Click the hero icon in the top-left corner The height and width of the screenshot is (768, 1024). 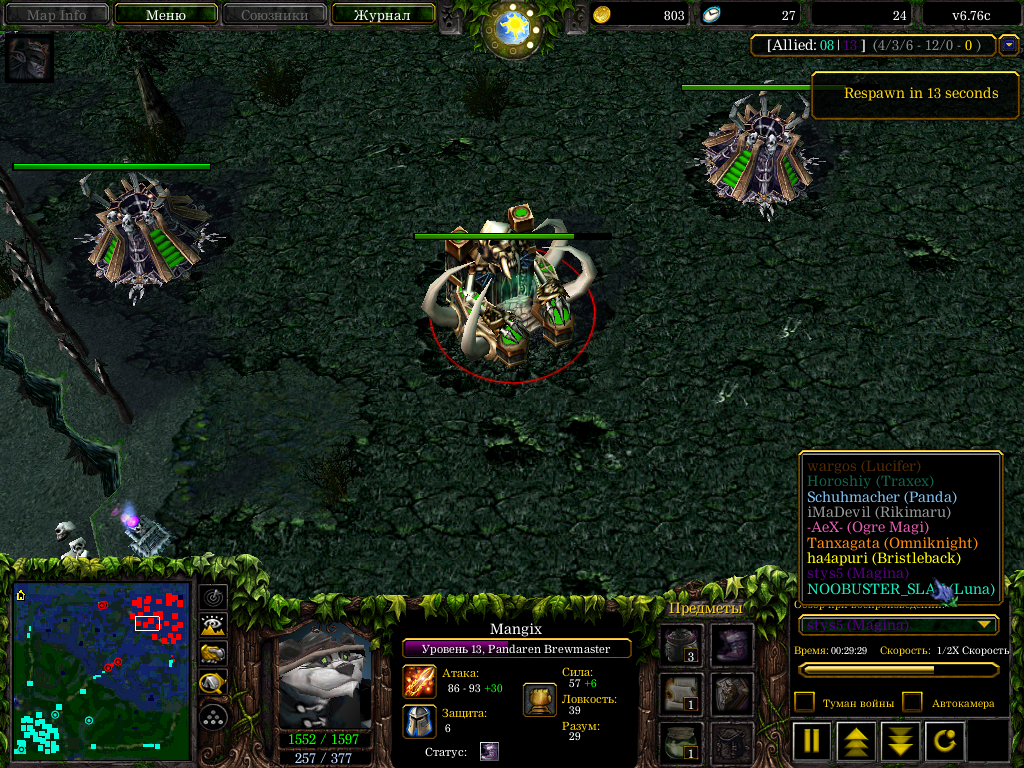(29, 57)
